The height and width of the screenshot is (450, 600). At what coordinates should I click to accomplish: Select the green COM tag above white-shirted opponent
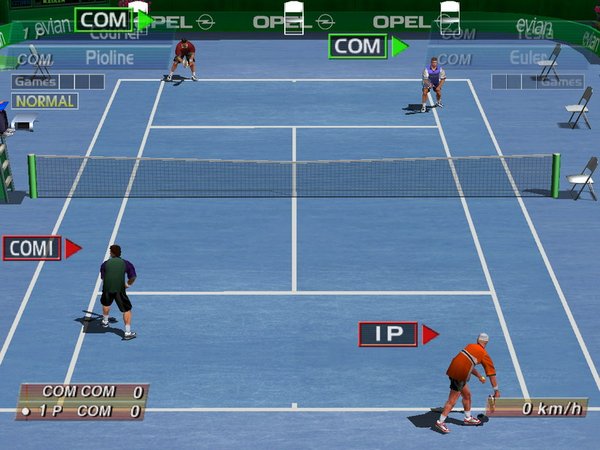pyautogui.click(x=358, y=46)
